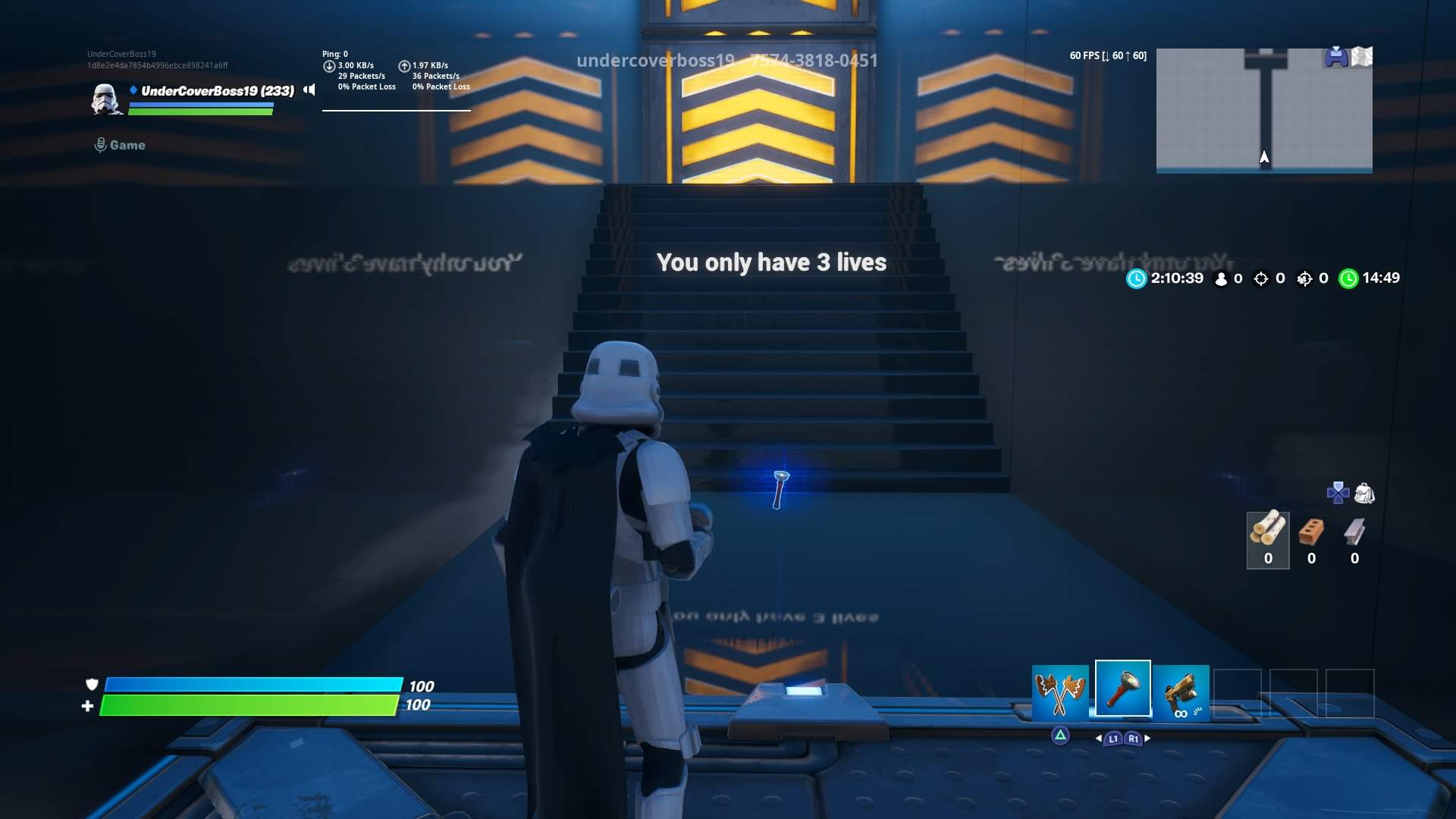Click the Ping 0 network stats label
Viewport: 1456px width, 819px height.
(334, 54)
